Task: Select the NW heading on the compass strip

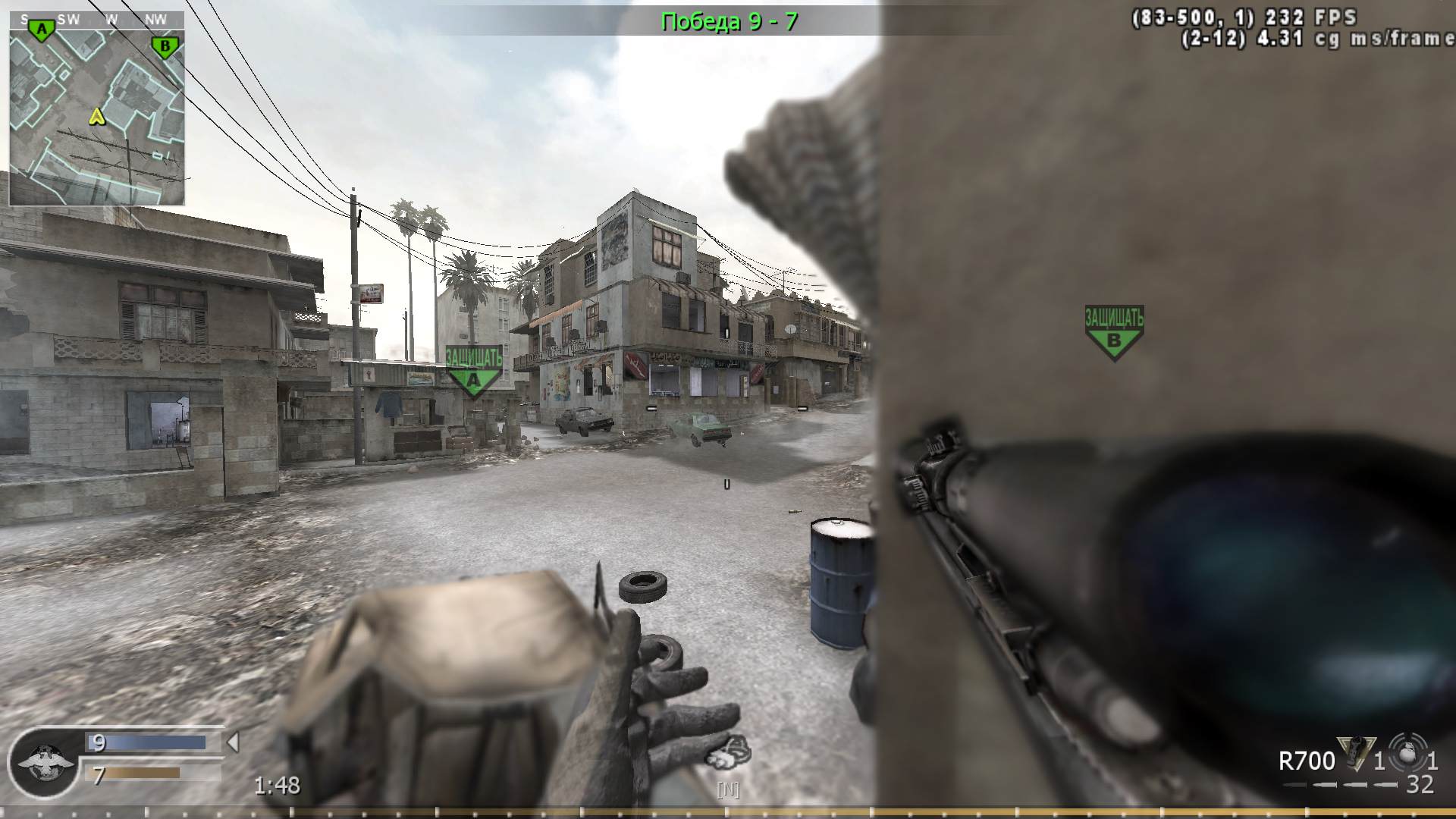Action: pos(155,20)
